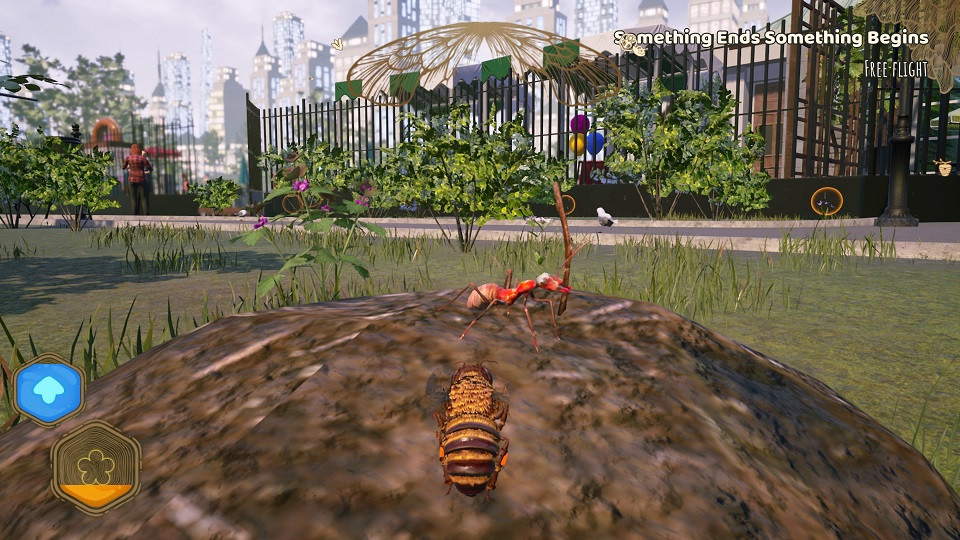
Task: Select the orange-circled flower marker
Action: 826,202
